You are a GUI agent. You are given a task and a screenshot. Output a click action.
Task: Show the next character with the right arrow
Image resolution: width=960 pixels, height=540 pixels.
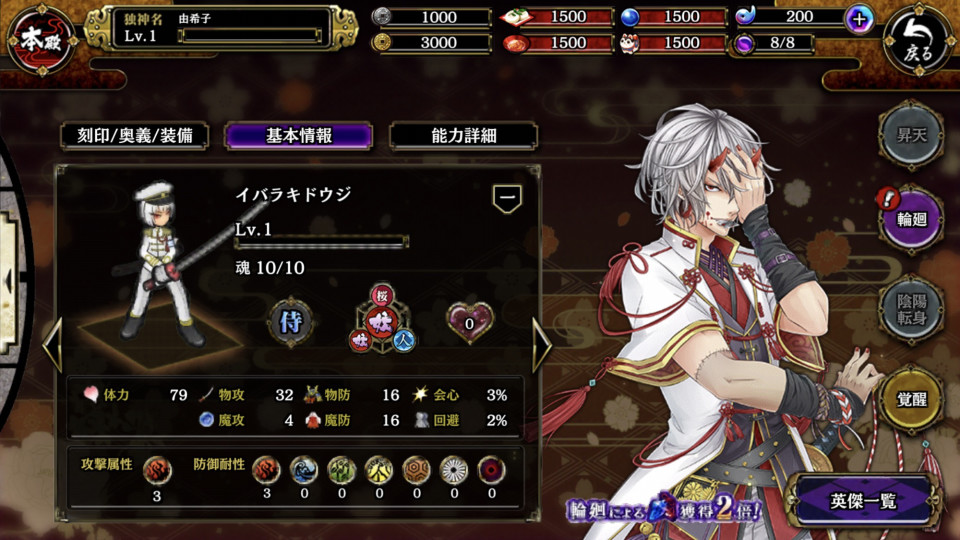(542, 346)
